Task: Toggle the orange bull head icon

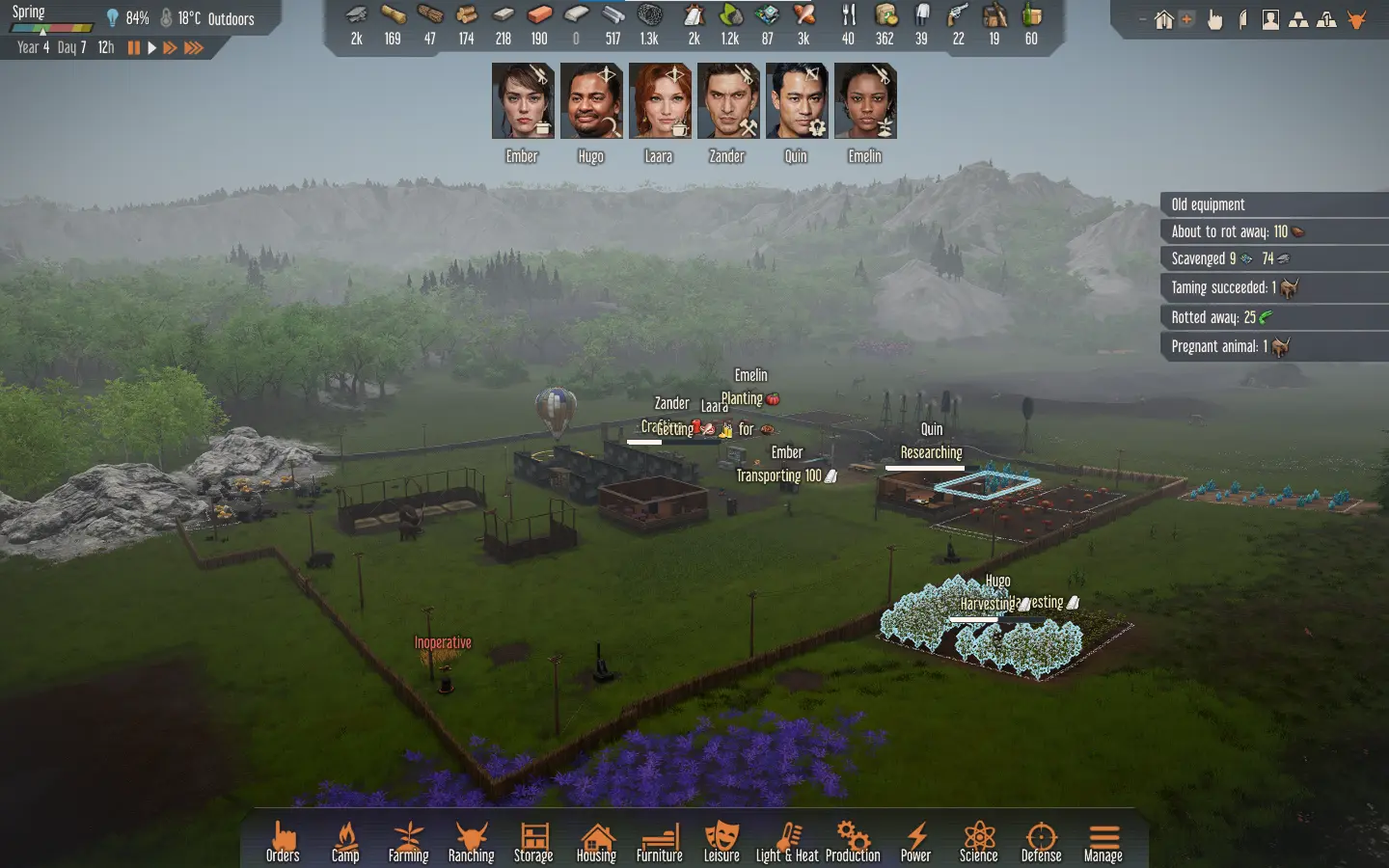Action: [1357, 19]
